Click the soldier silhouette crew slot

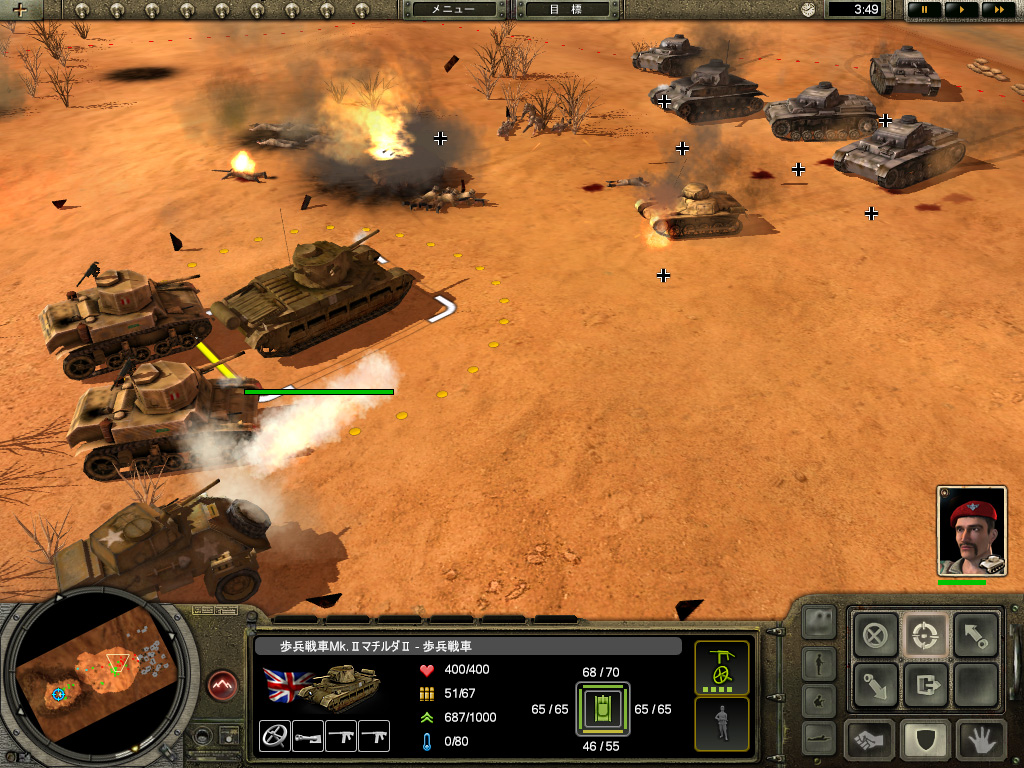pos(721,723)
